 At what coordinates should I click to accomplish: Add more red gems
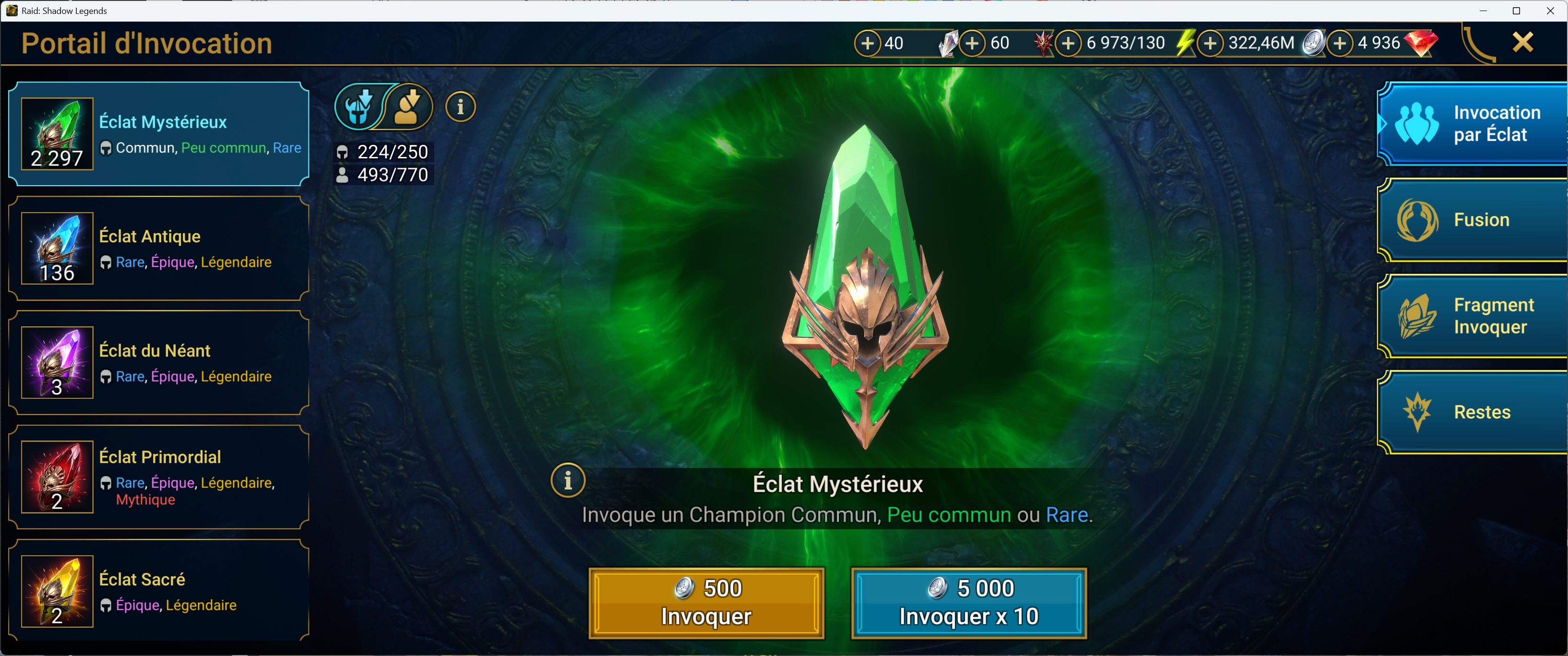(1340, 43)
